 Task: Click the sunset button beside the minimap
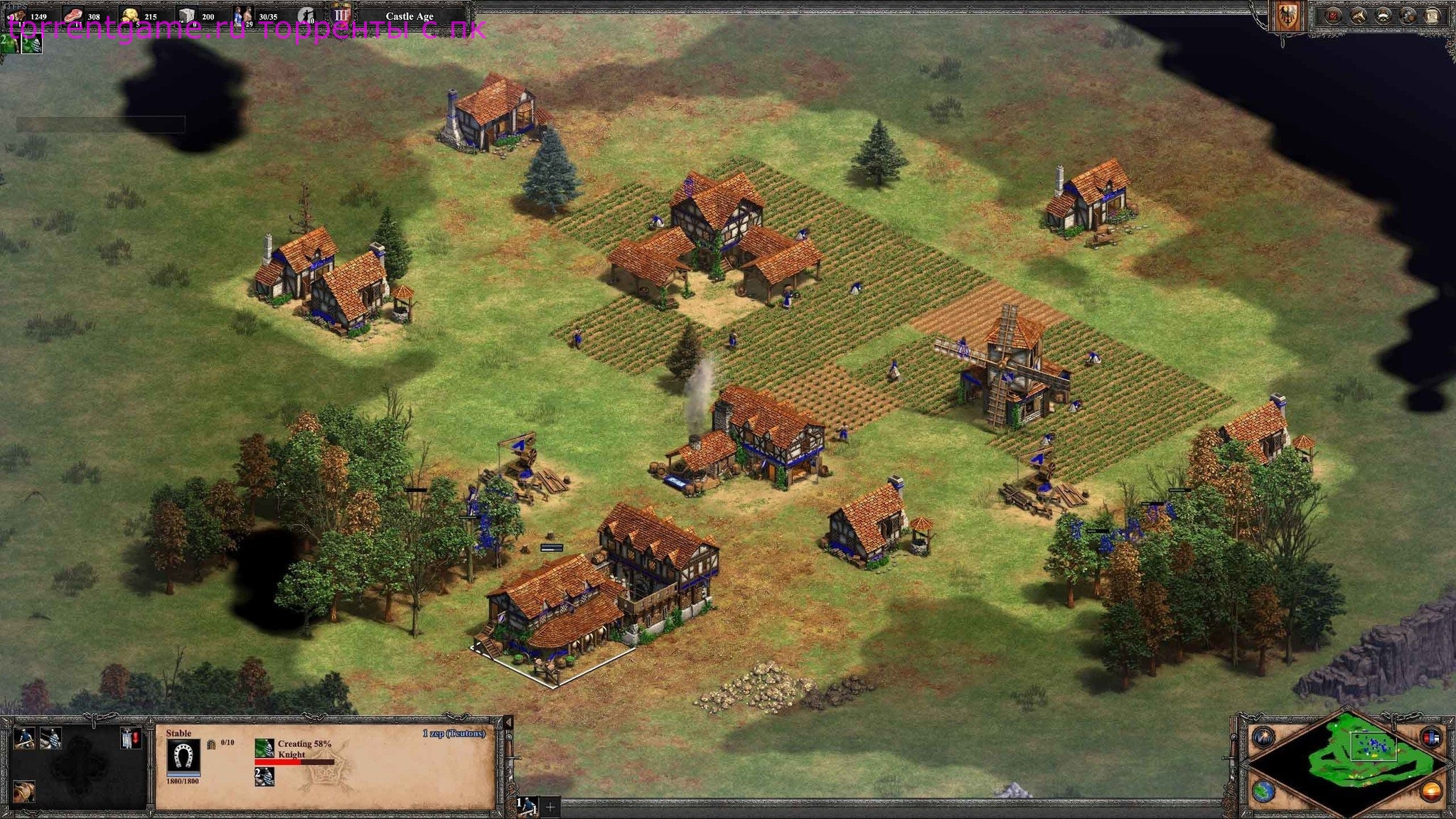coord(1431,790)
